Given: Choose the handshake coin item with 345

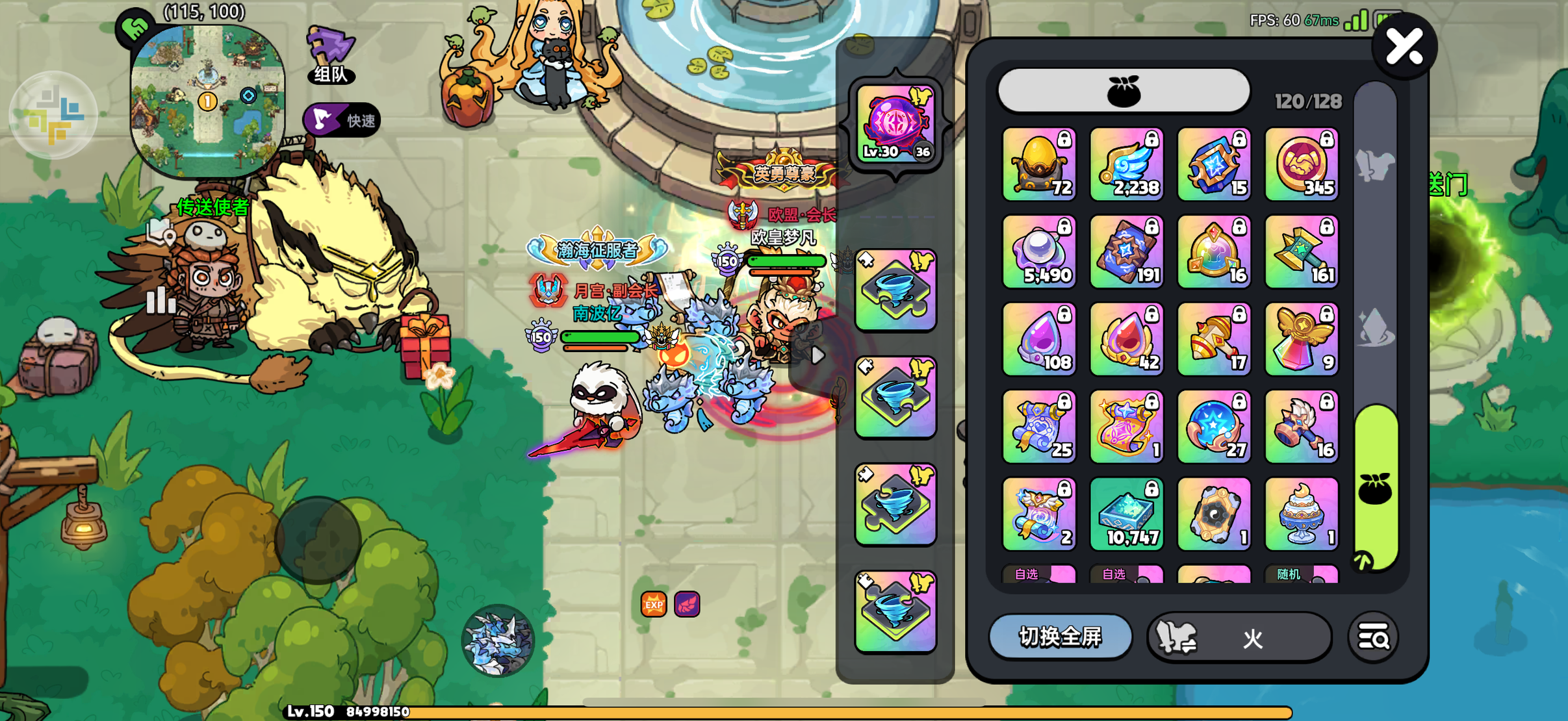Looking at the screenshot, I should [1302, 164].
